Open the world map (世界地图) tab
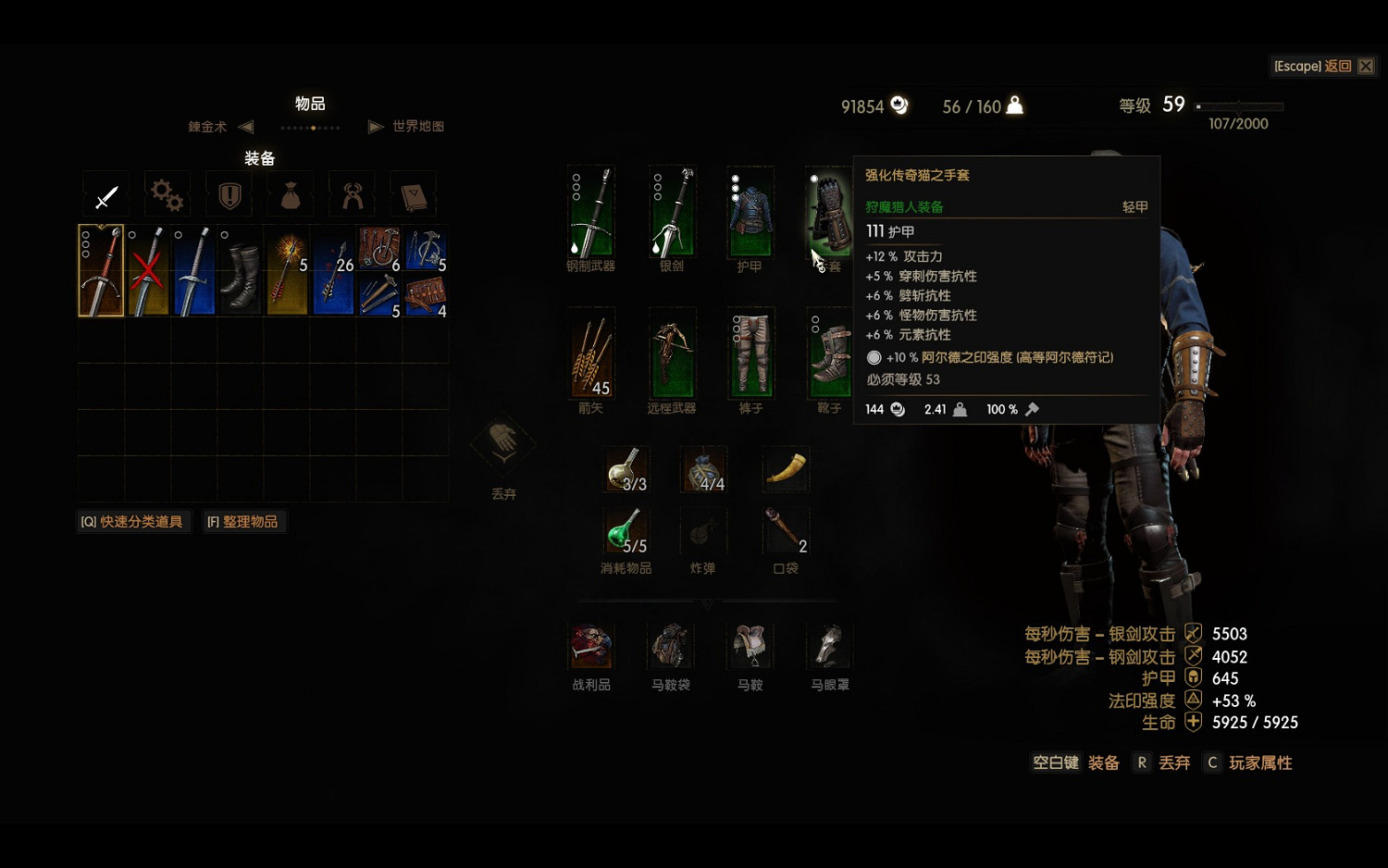 [x=416, y=127]
